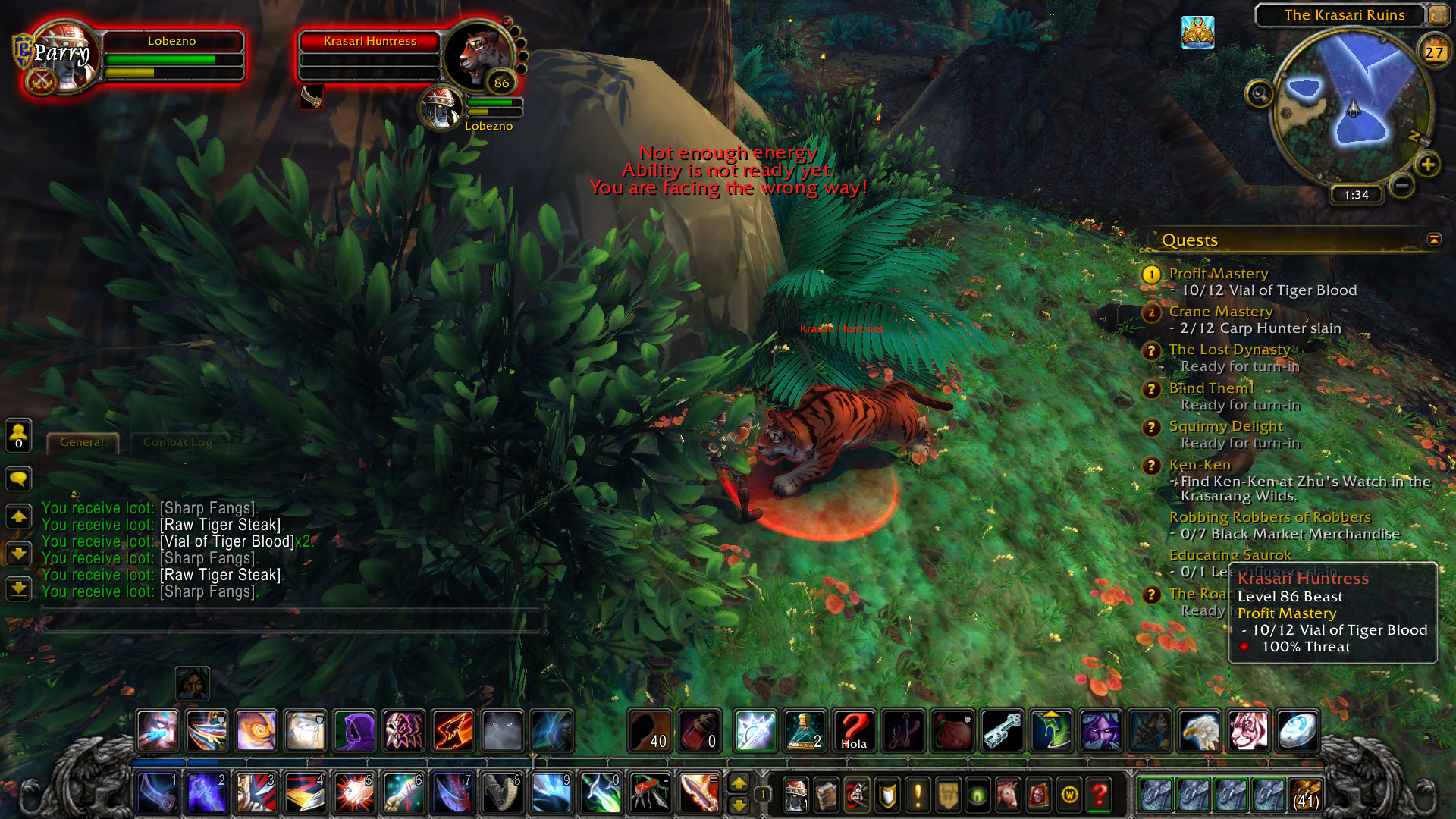
Task: Open the red question mark help button
Action: 1099,795
